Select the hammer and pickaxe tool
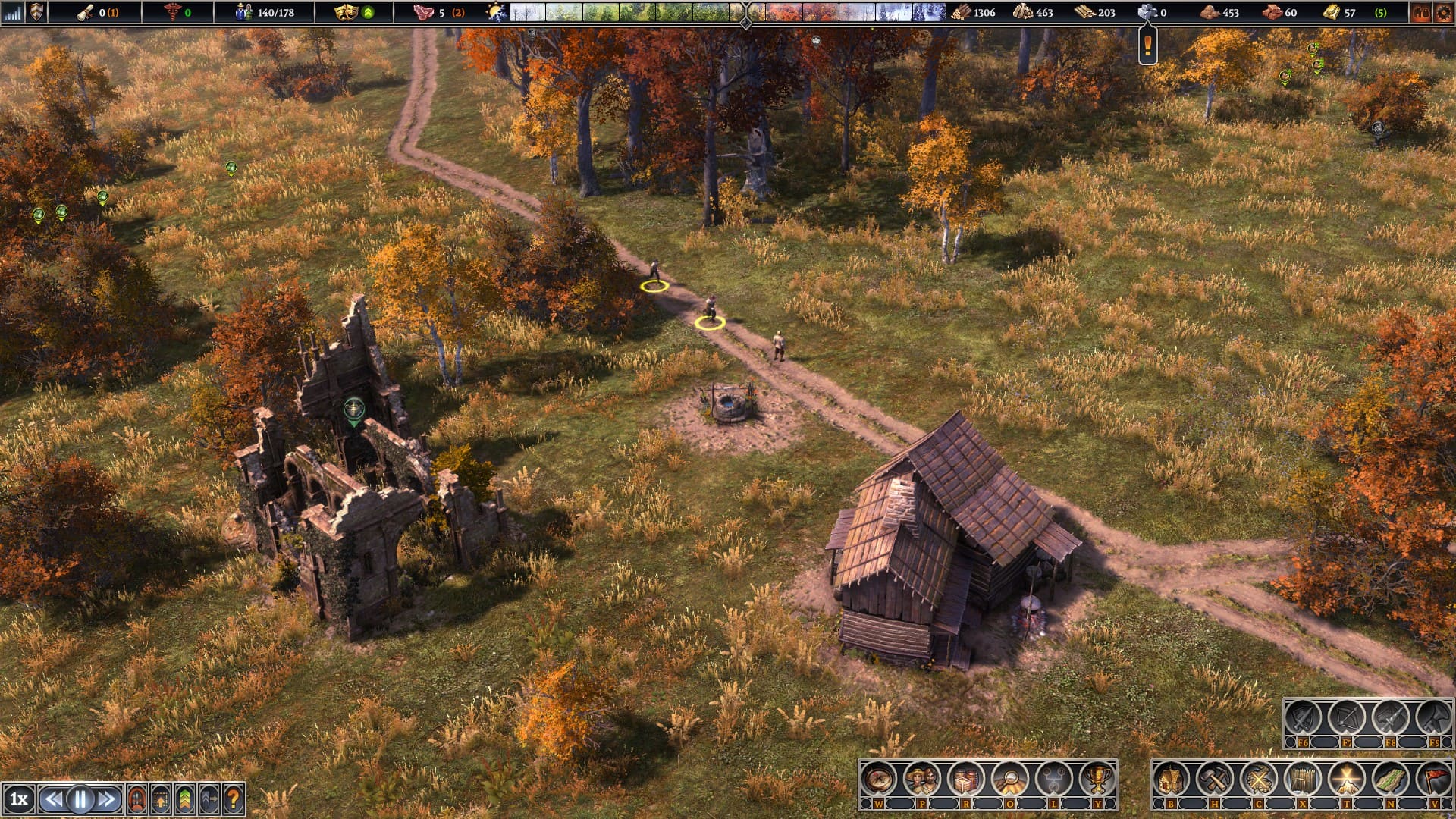The height and width of the screenshot is (819, 1456). 1215,778
